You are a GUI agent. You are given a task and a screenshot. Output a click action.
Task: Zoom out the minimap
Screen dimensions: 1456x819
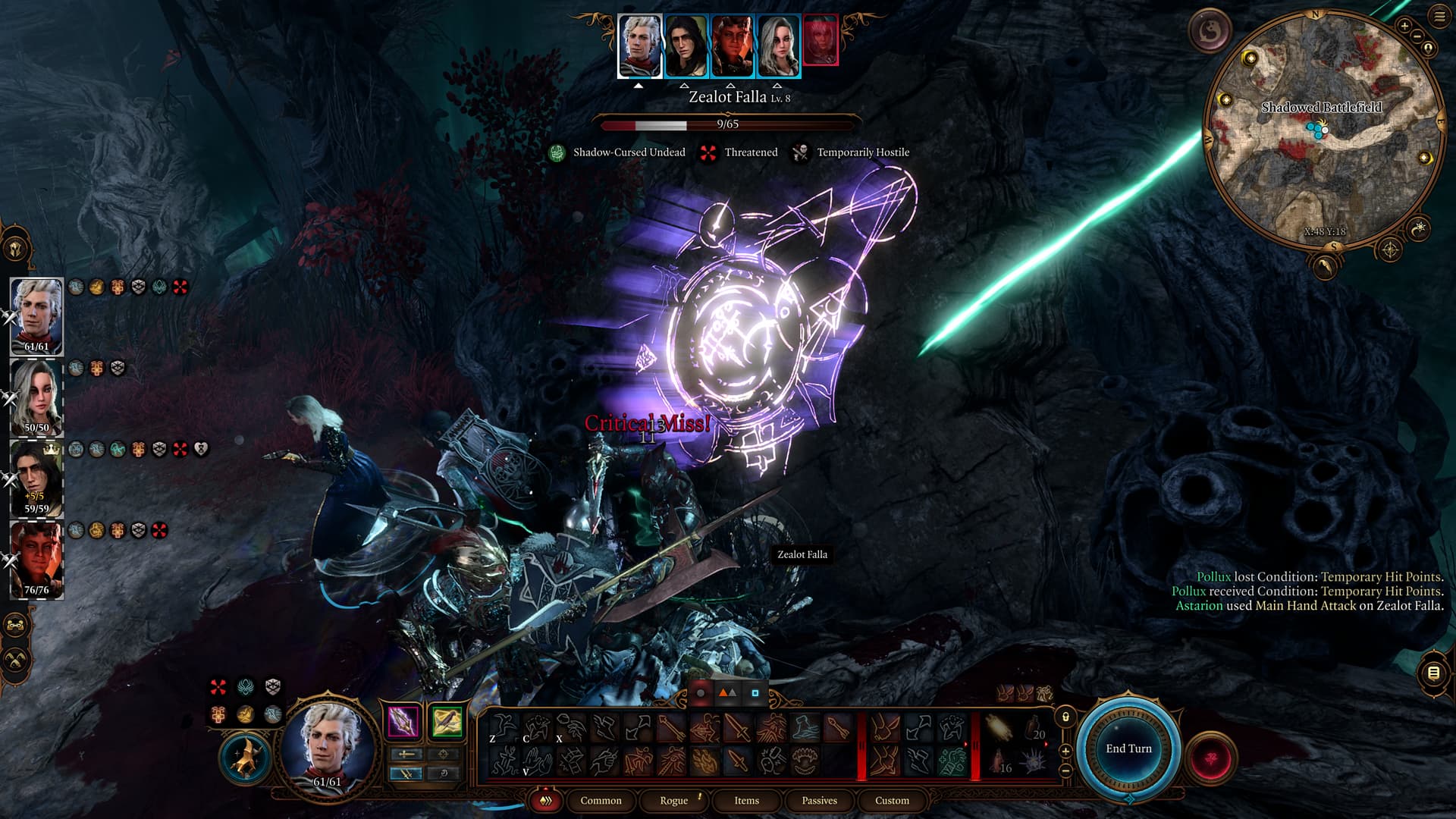click(x=1417, y=36)
